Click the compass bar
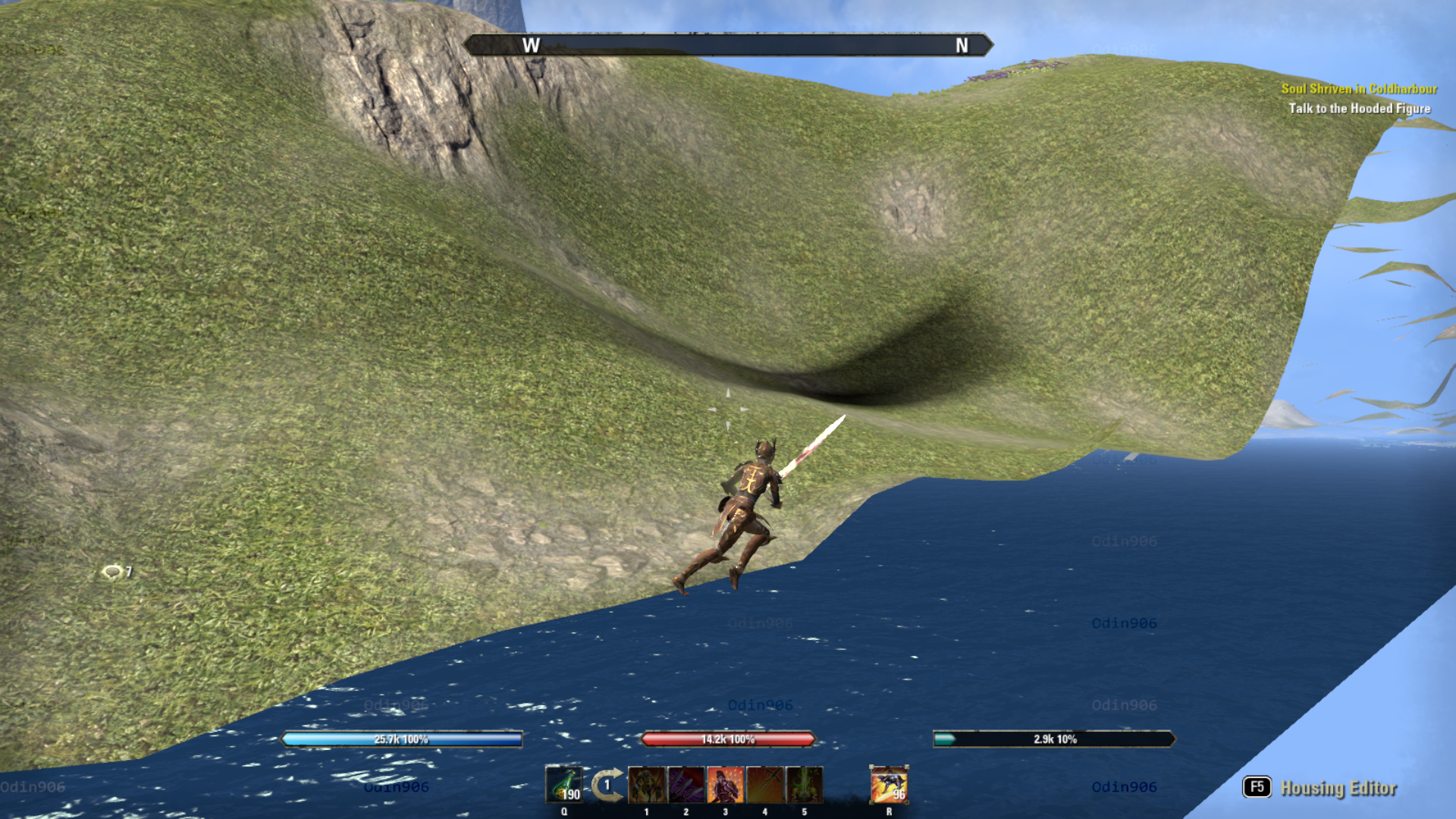Screen dimensions: 1456x819 [728, 45]
